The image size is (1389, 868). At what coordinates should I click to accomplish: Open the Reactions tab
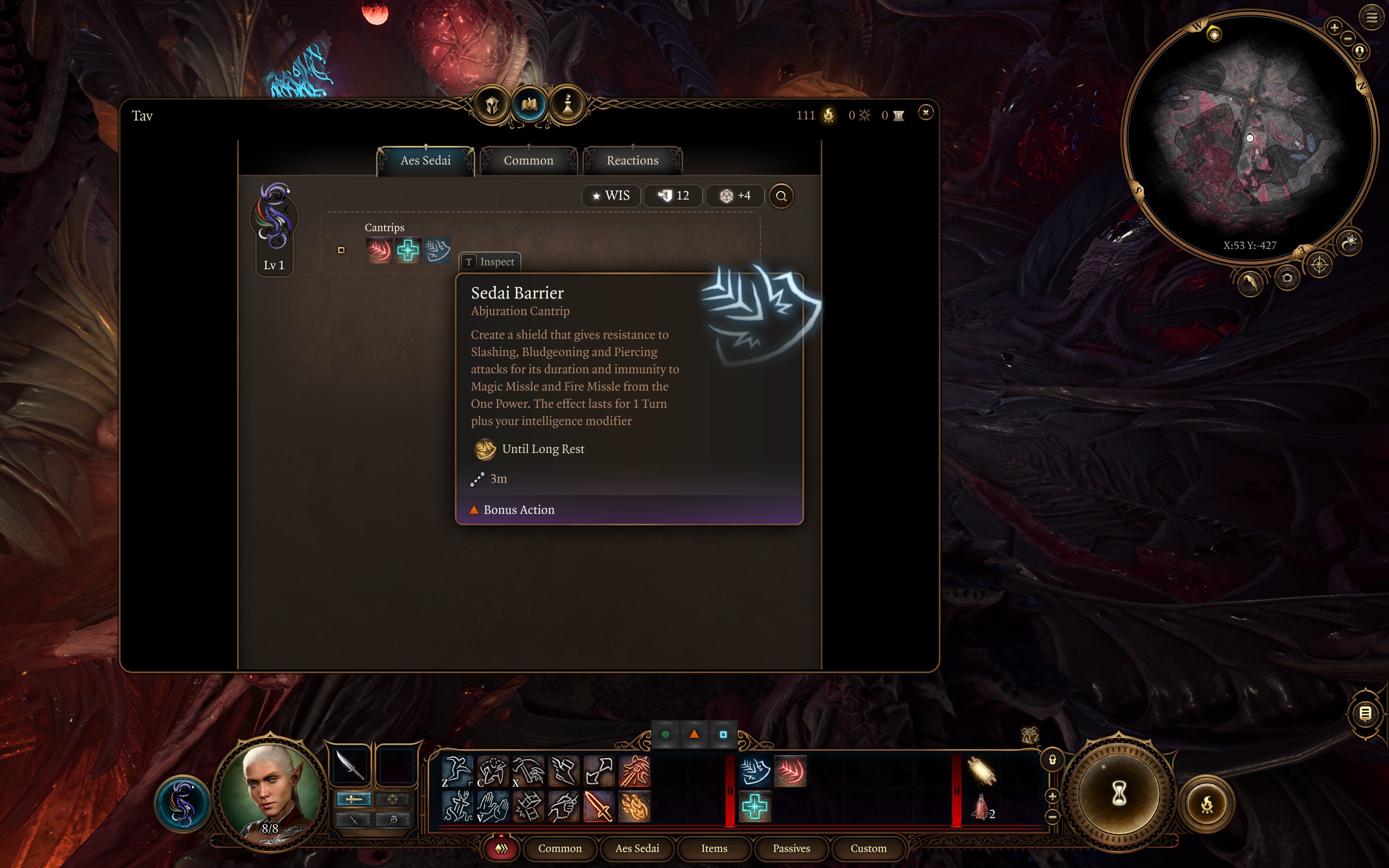tap(633, 161)
